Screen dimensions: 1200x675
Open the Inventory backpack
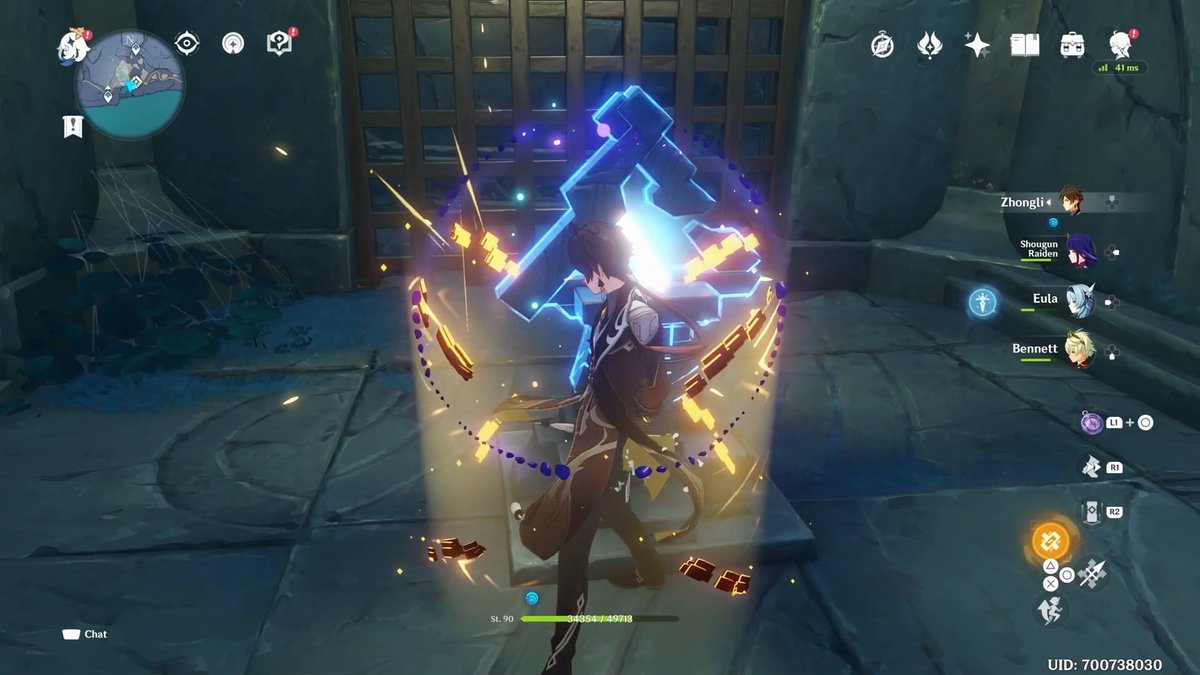(1072, 44)
